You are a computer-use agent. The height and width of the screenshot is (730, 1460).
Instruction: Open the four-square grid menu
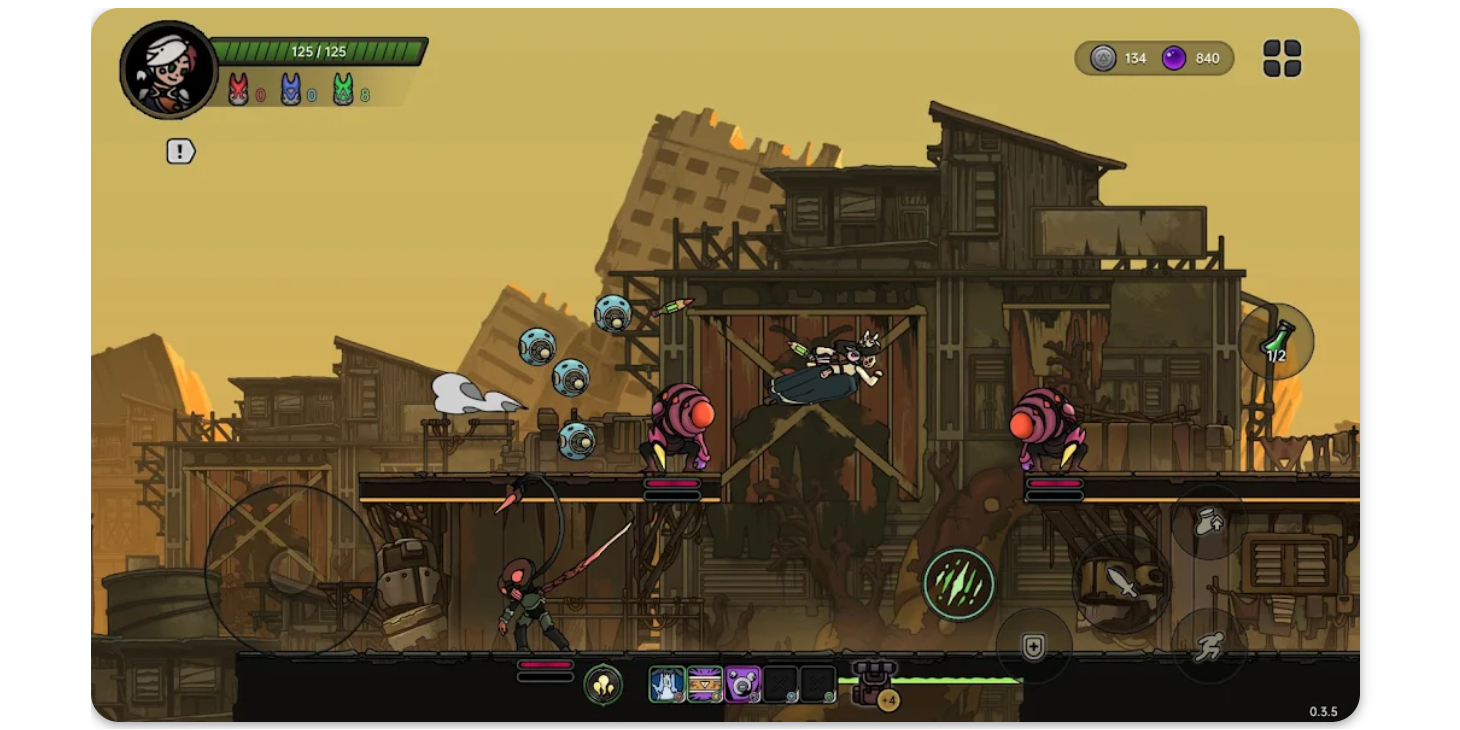click(1284, 59)
